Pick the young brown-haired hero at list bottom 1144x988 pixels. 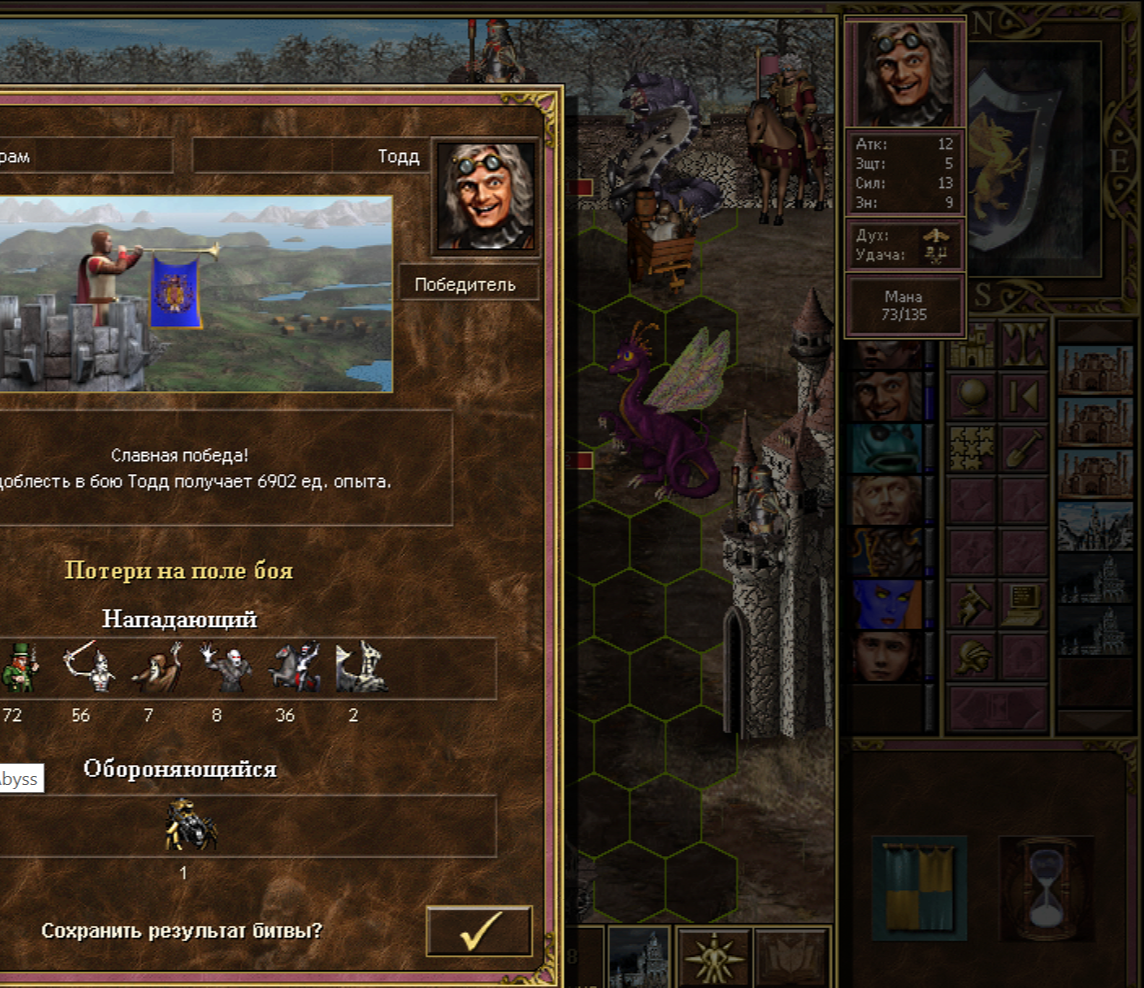(x=886, y=656)
